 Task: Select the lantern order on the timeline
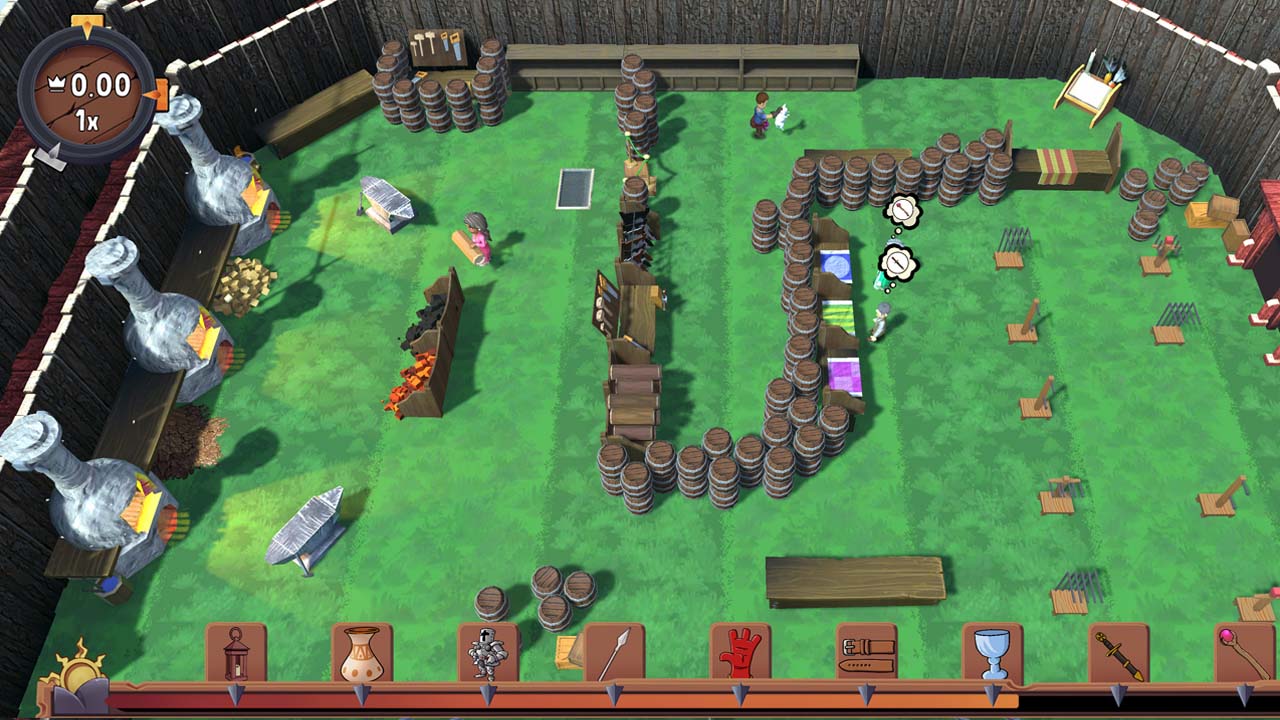pos(236,653)
